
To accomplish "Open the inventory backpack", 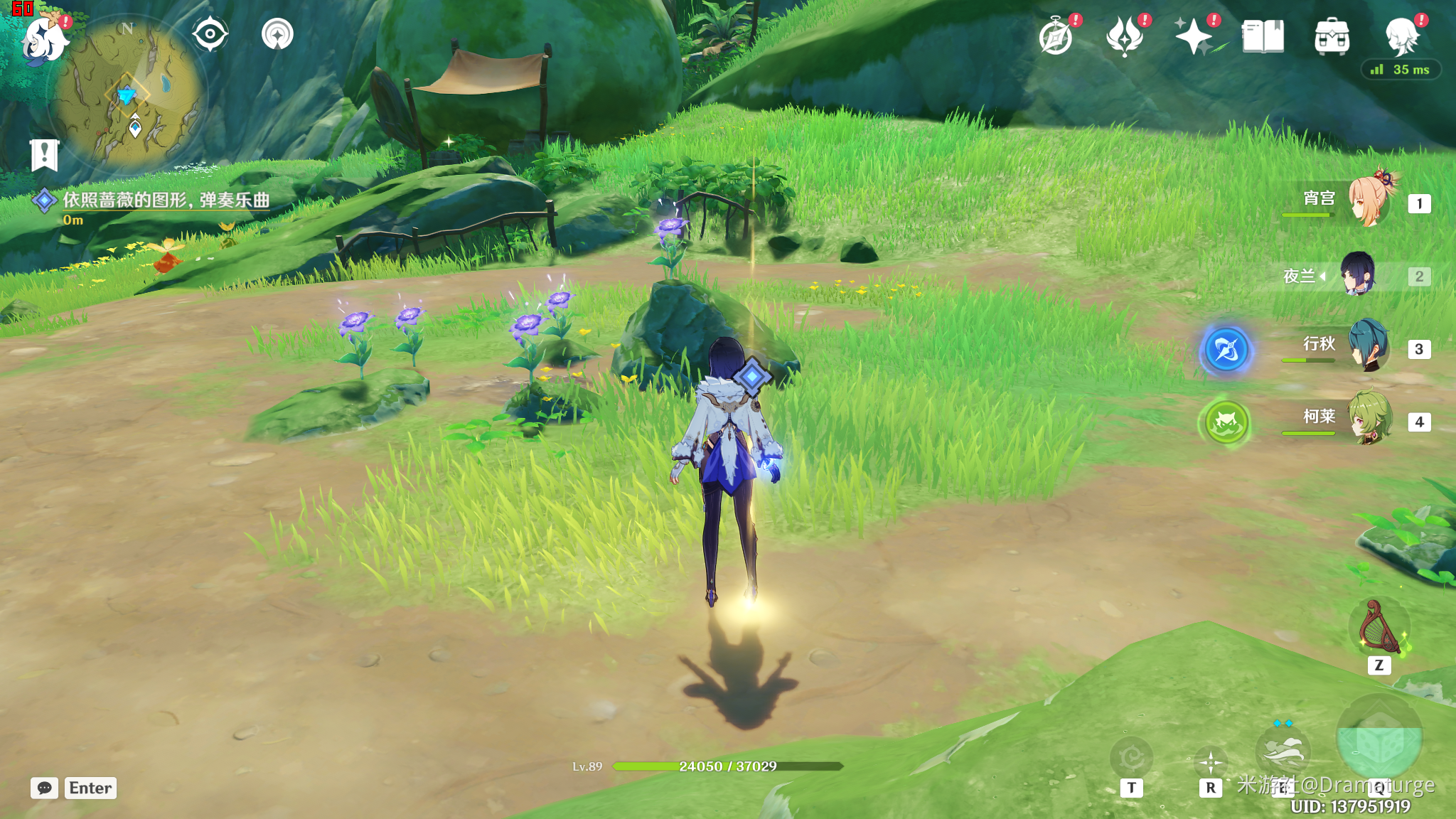I will pos(1332,37).
